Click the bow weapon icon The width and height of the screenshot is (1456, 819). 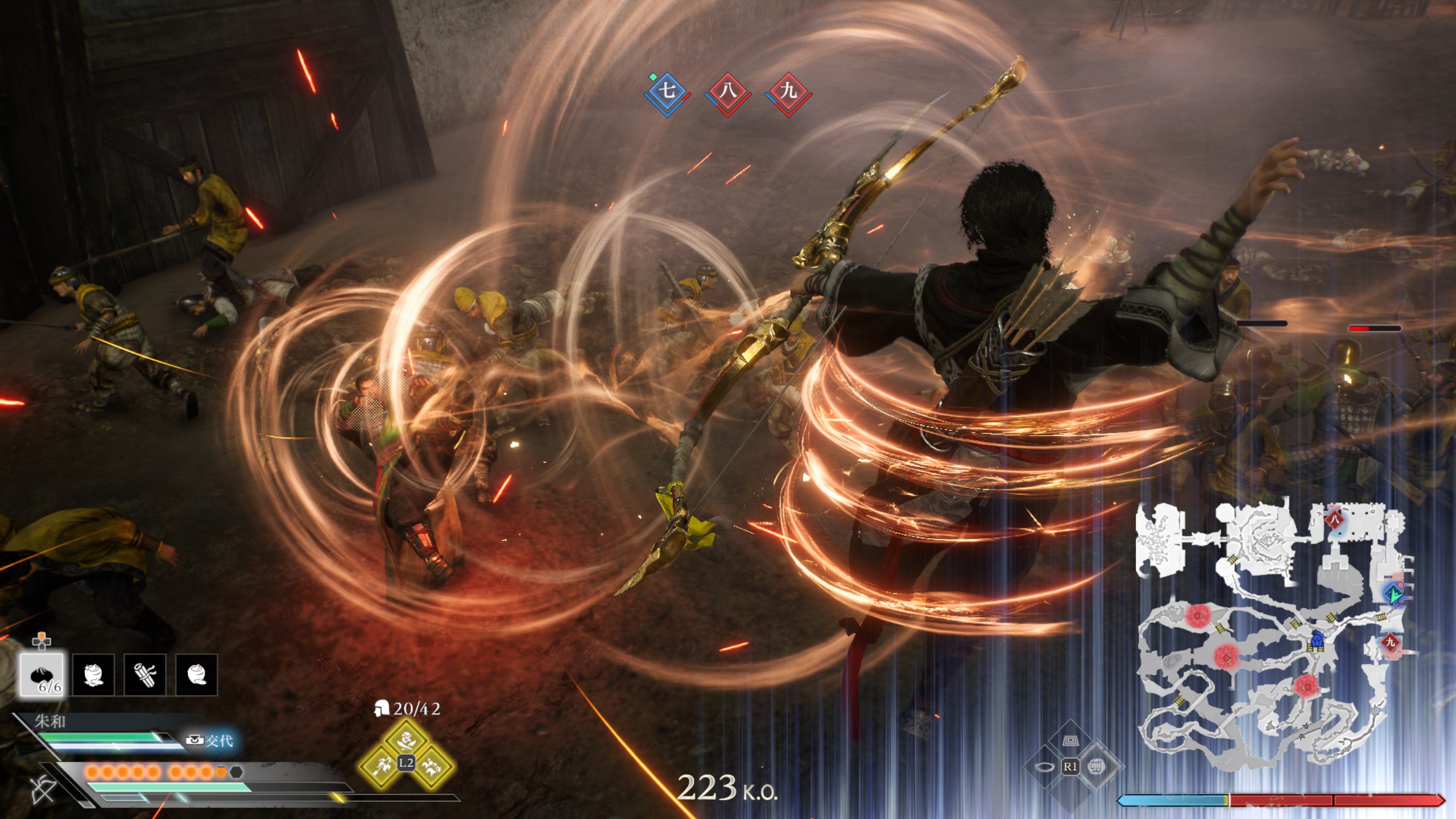click(x=43, y=789)
